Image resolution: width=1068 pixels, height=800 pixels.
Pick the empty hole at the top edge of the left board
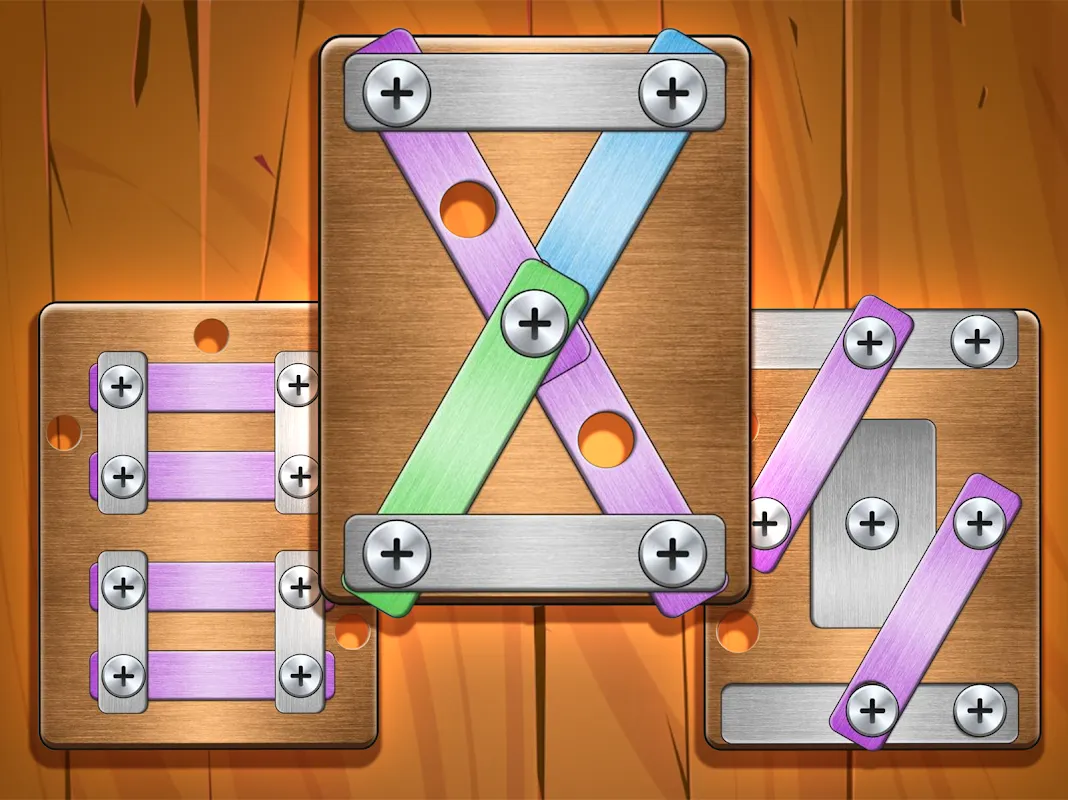pyautogui.click(x=211, y=334)
